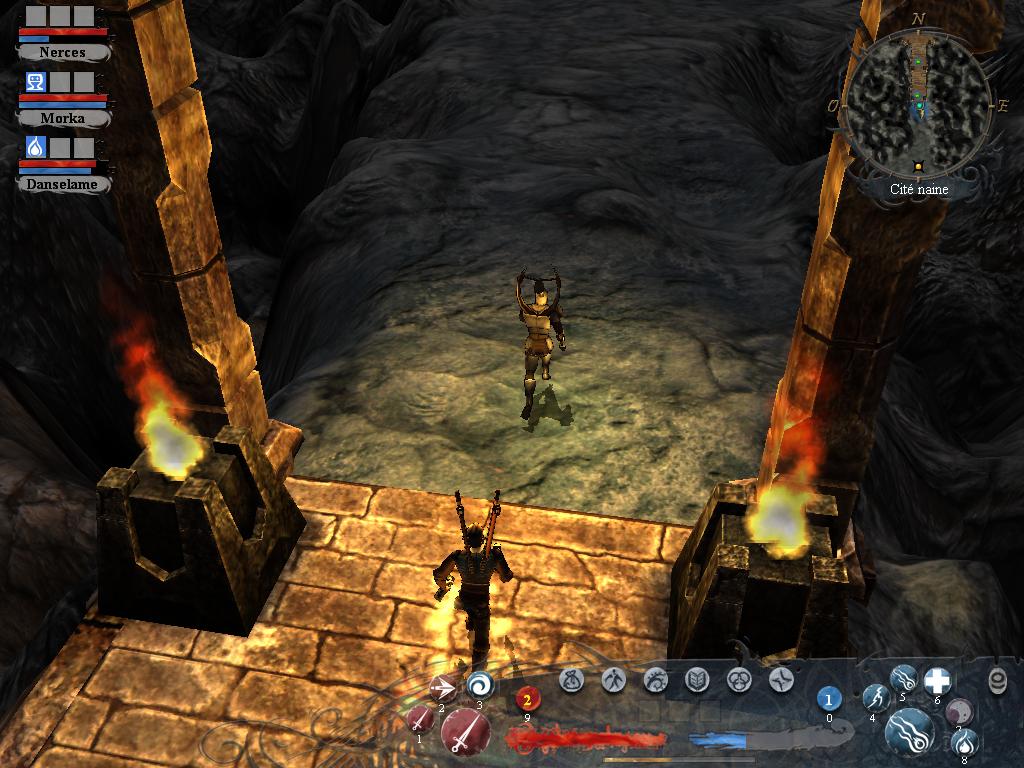
Task: Click the yellow marker on the minimap
Action: pos(917,166)
